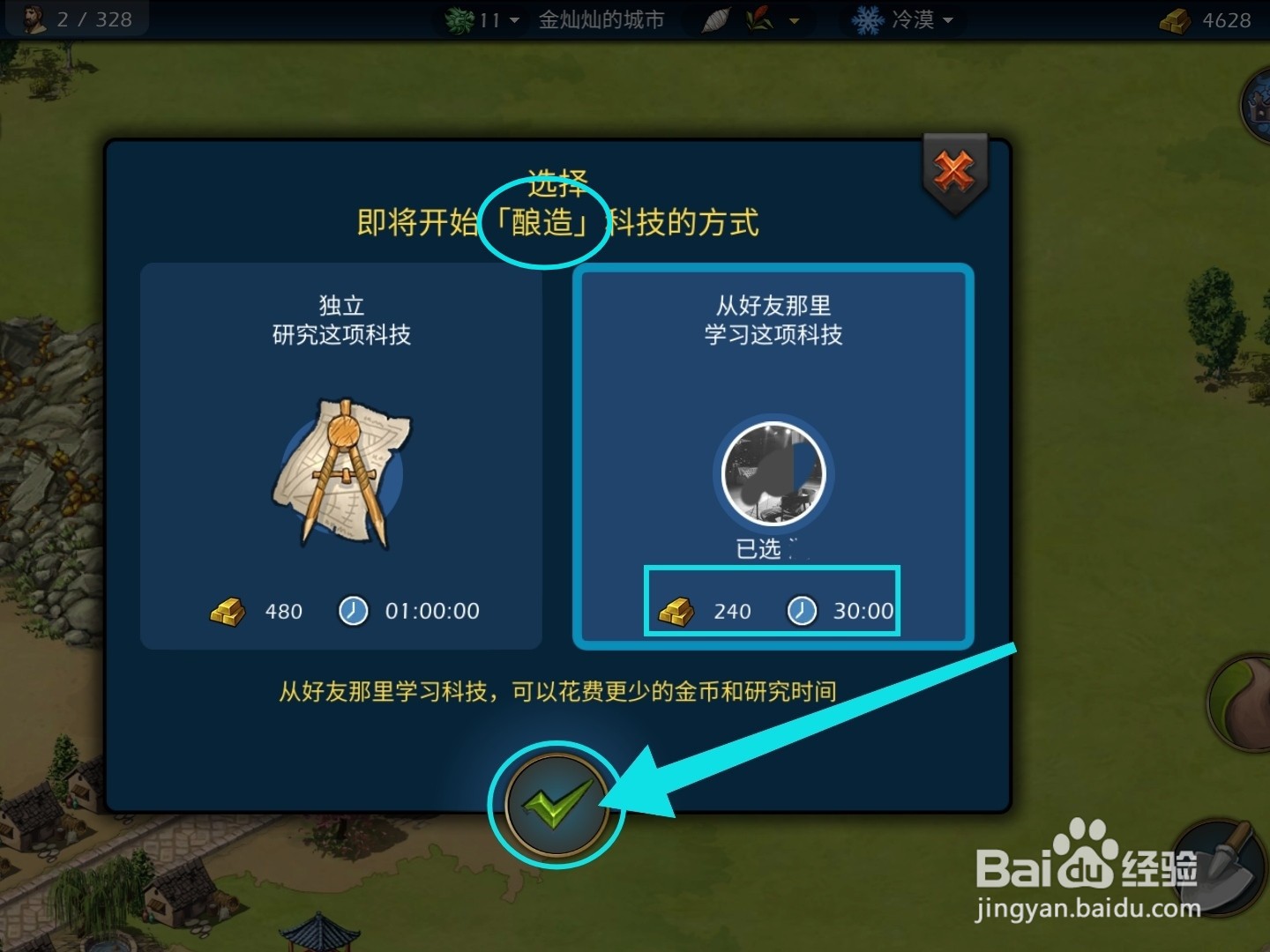
Task: Click the snowflake climate icon
Action: [868, 19]
